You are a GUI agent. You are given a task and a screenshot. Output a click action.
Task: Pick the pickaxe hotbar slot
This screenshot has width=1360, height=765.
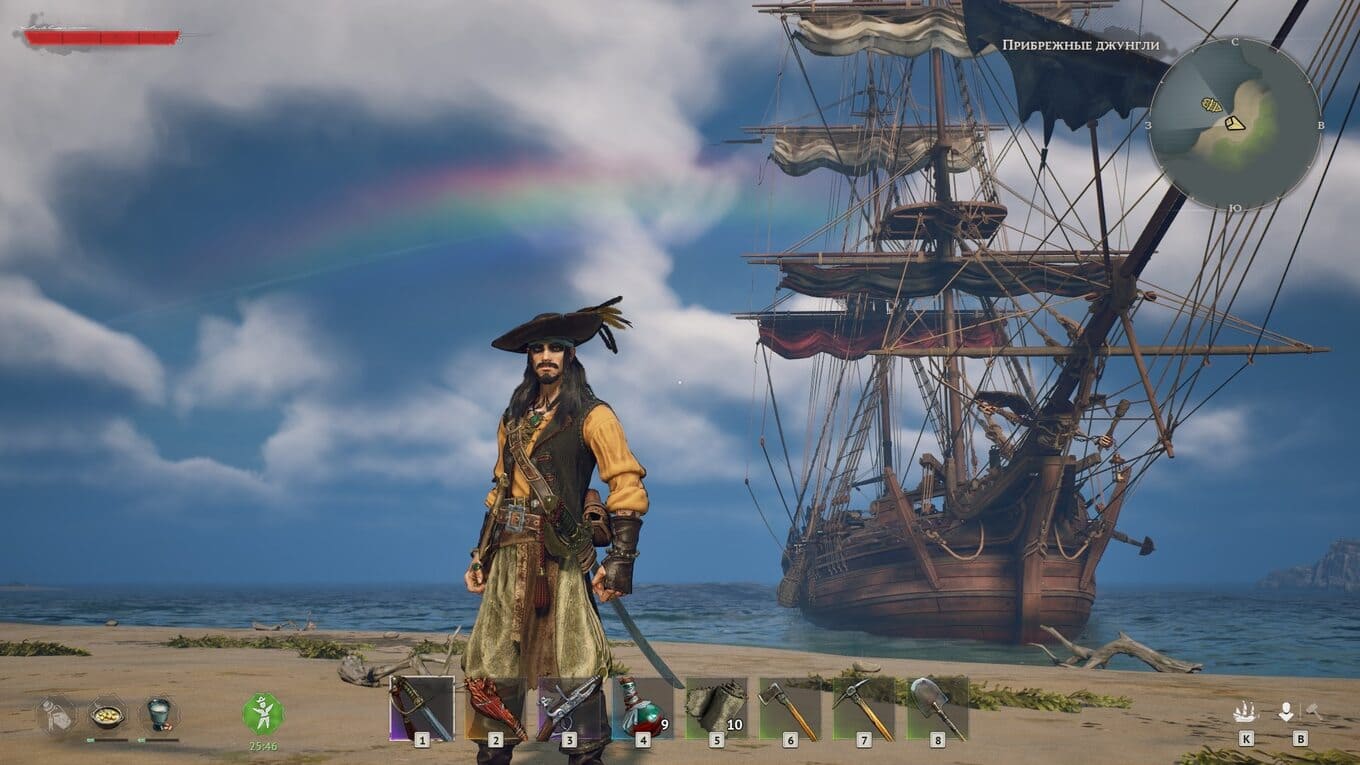[x=863, y=708]
